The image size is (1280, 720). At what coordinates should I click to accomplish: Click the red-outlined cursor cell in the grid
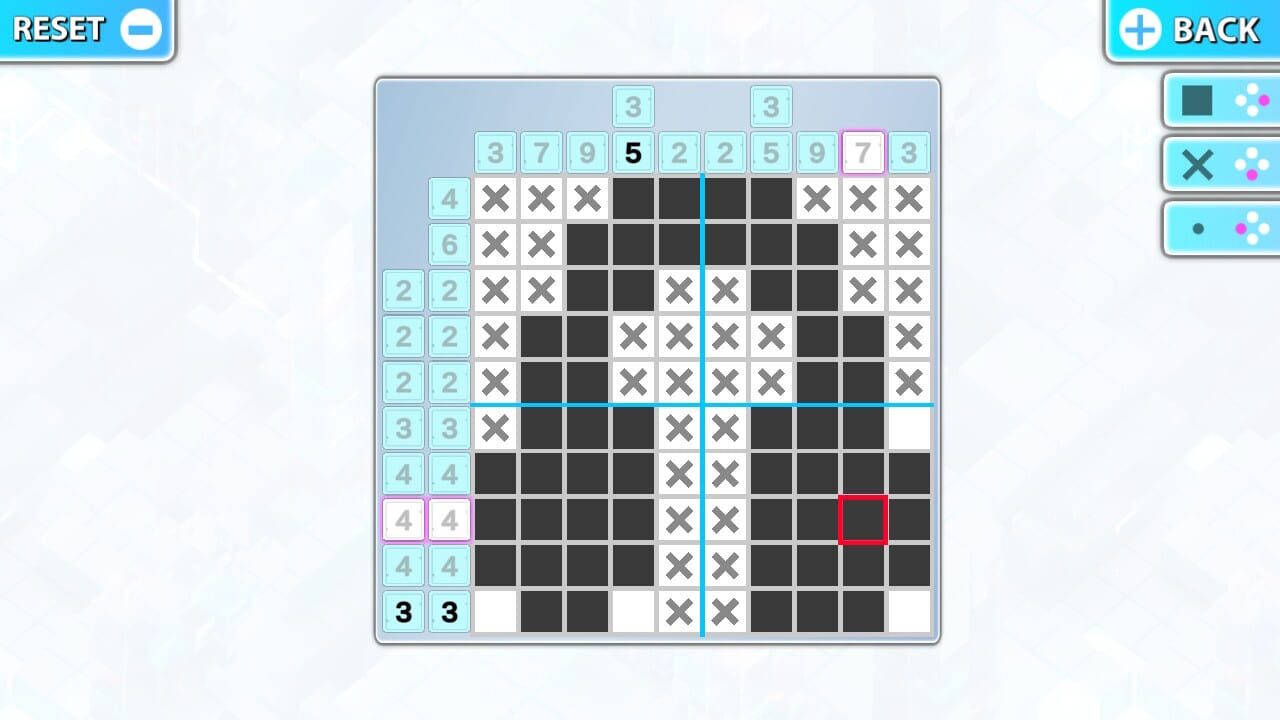[x=864, y=518]
